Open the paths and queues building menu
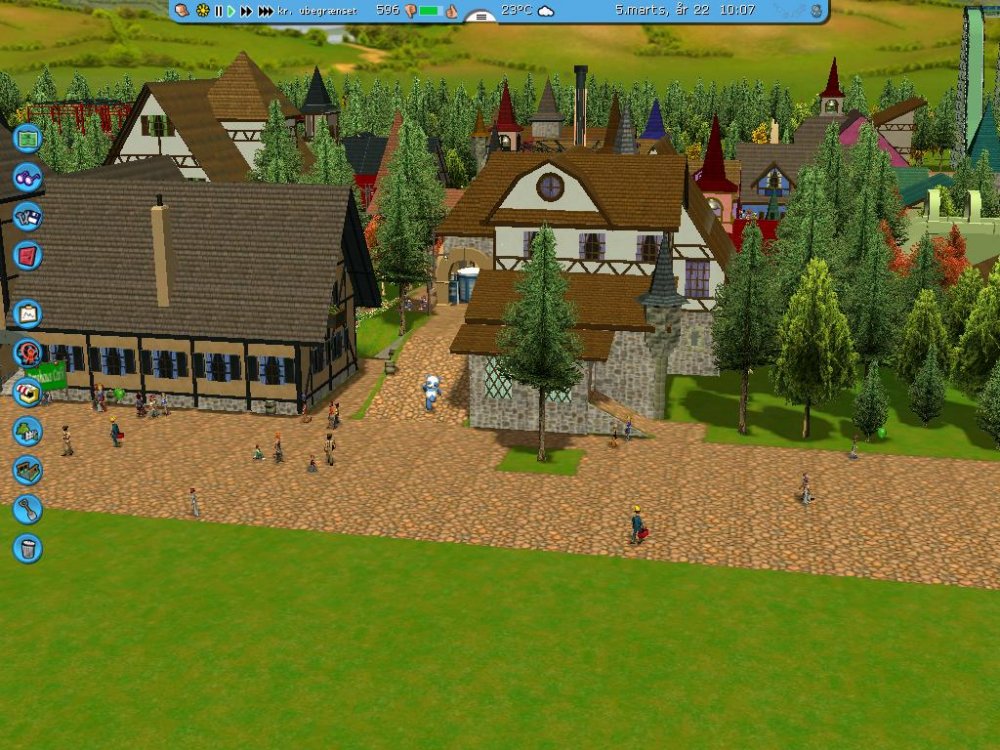The width and height of the screenshot is (1000, 750). tap(27, 470)
